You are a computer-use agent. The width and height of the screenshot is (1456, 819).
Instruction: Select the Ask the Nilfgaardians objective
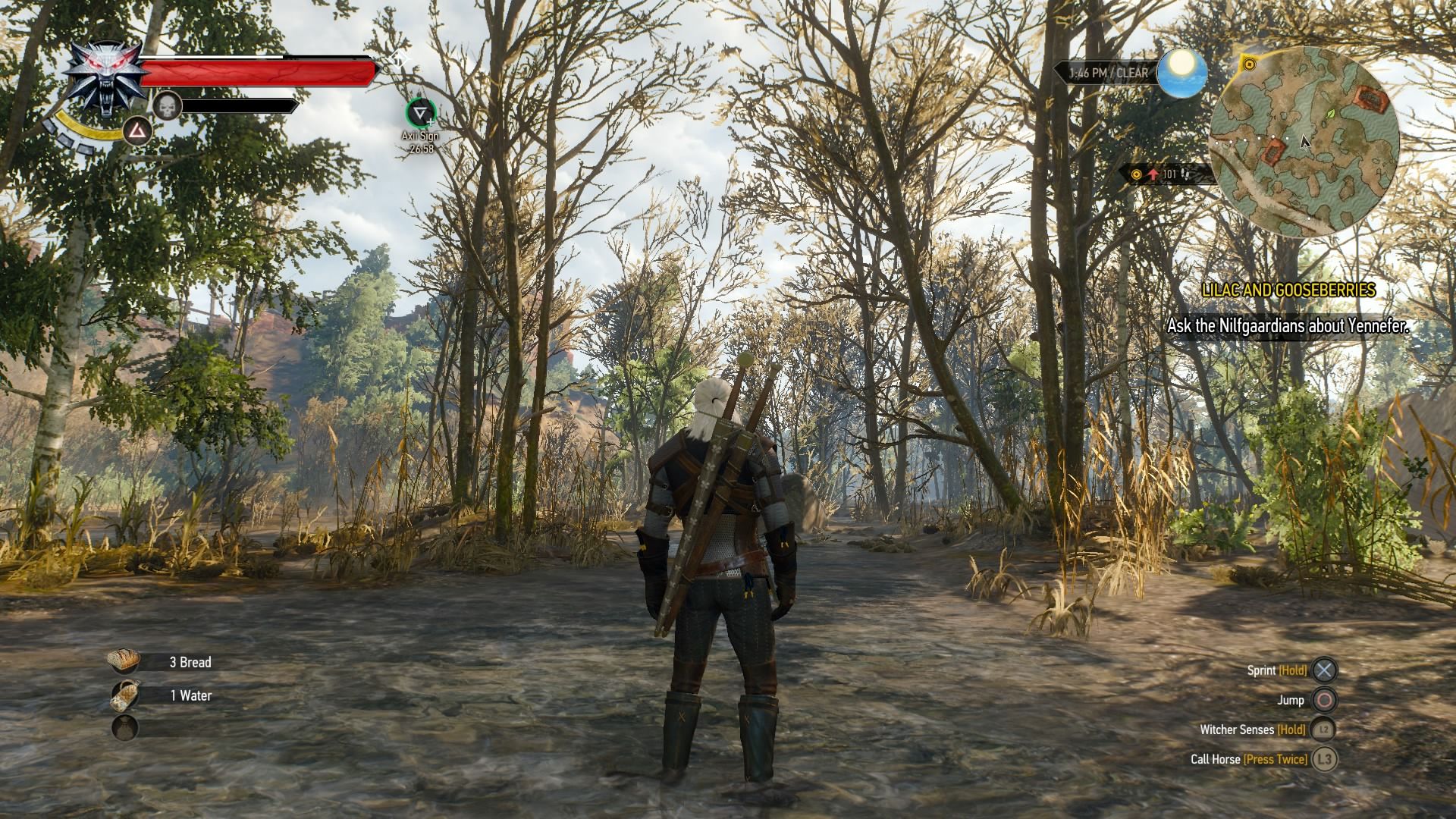pos(1288,326)
